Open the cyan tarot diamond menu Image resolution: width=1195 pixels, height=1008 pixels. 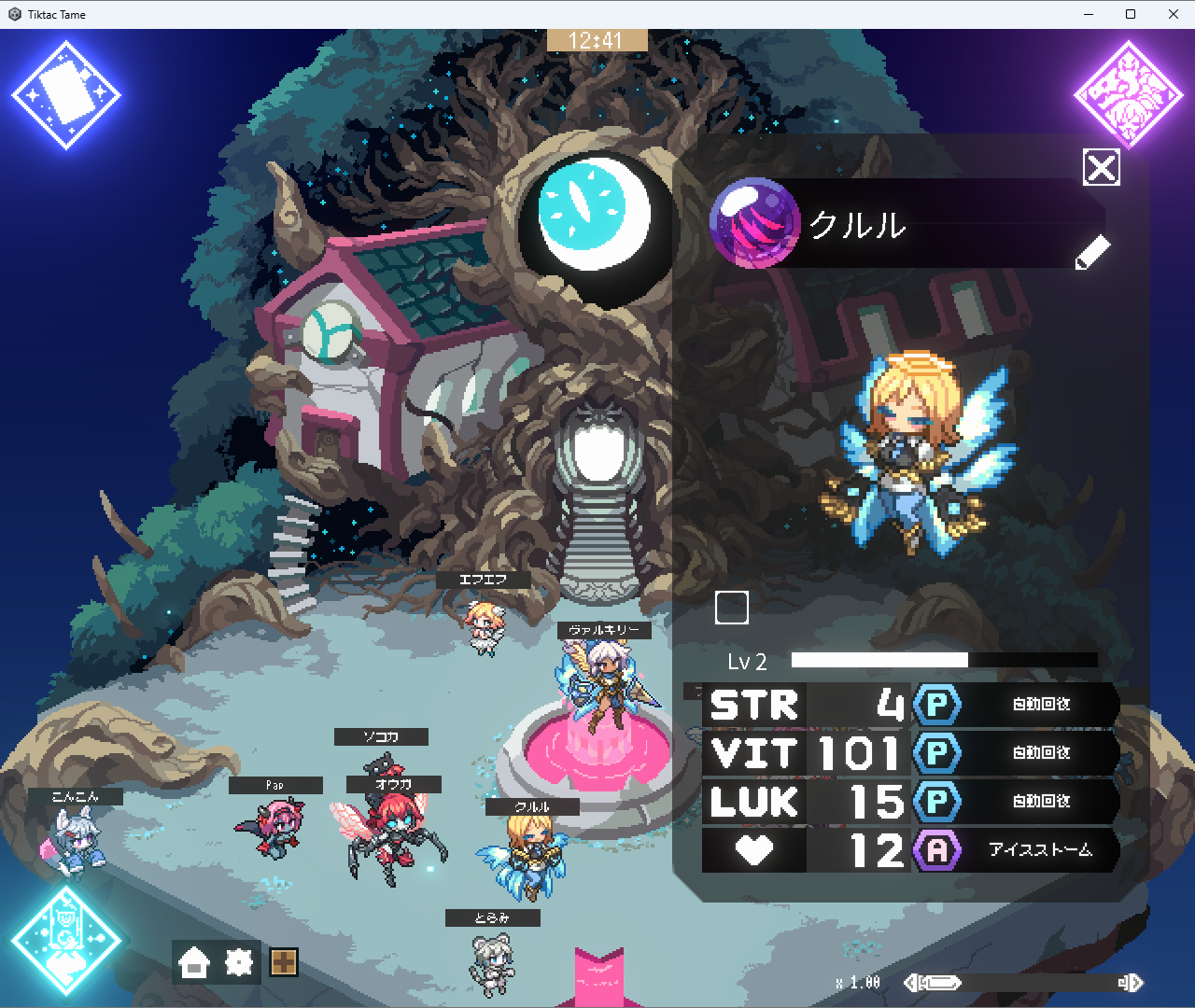pos(65,941)
